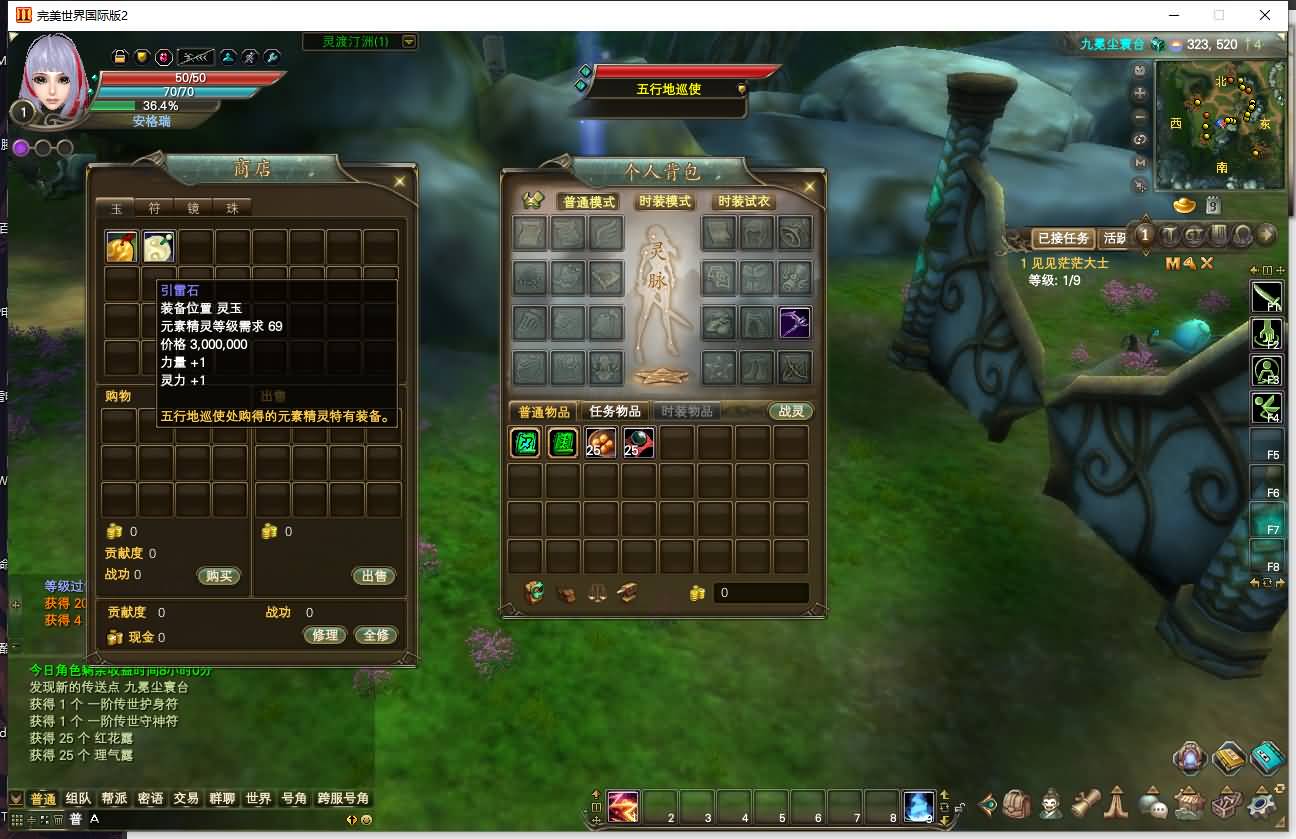Switch to the 镜 shop tab
The image size is (1296, 839).
[193, 208]
